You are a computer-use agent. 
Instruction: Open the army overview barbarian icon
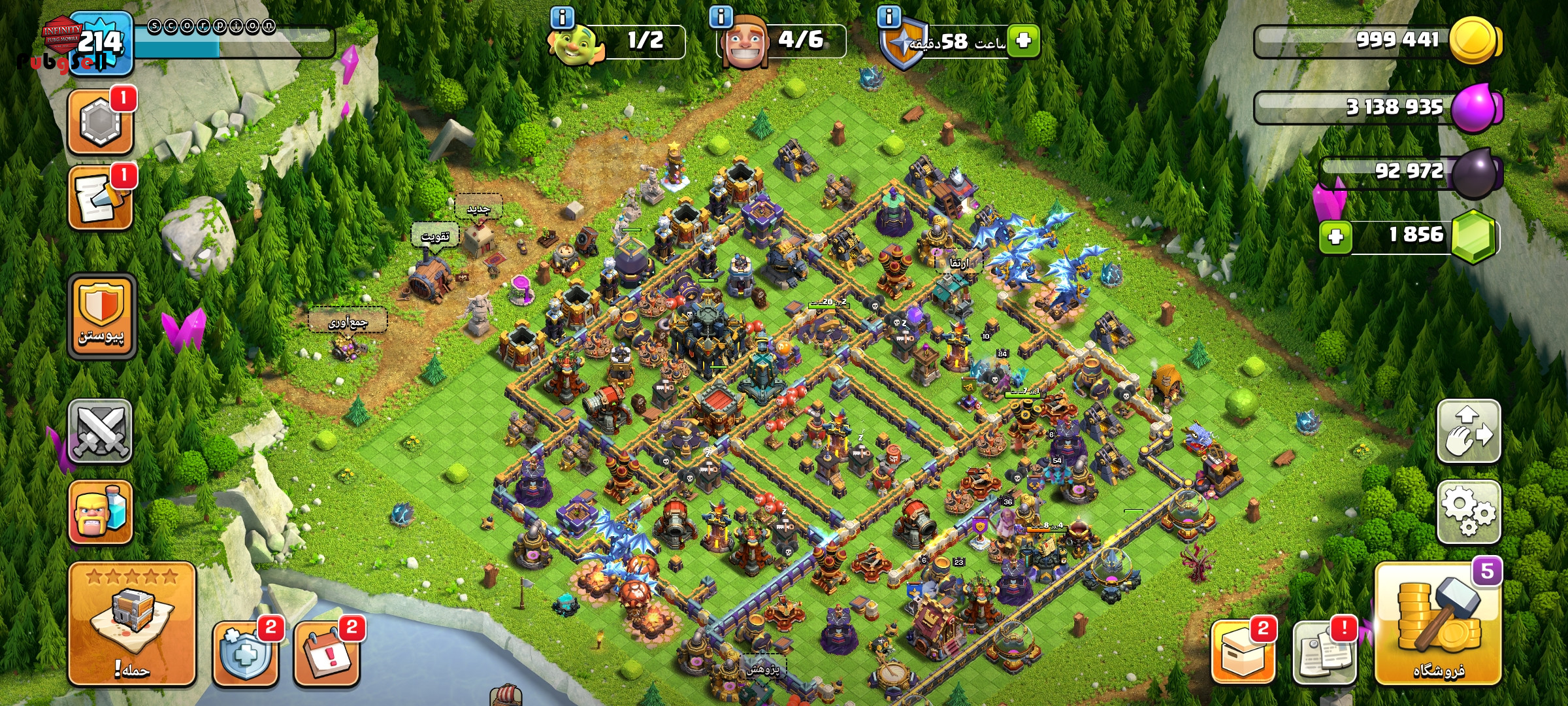(100, 513)
